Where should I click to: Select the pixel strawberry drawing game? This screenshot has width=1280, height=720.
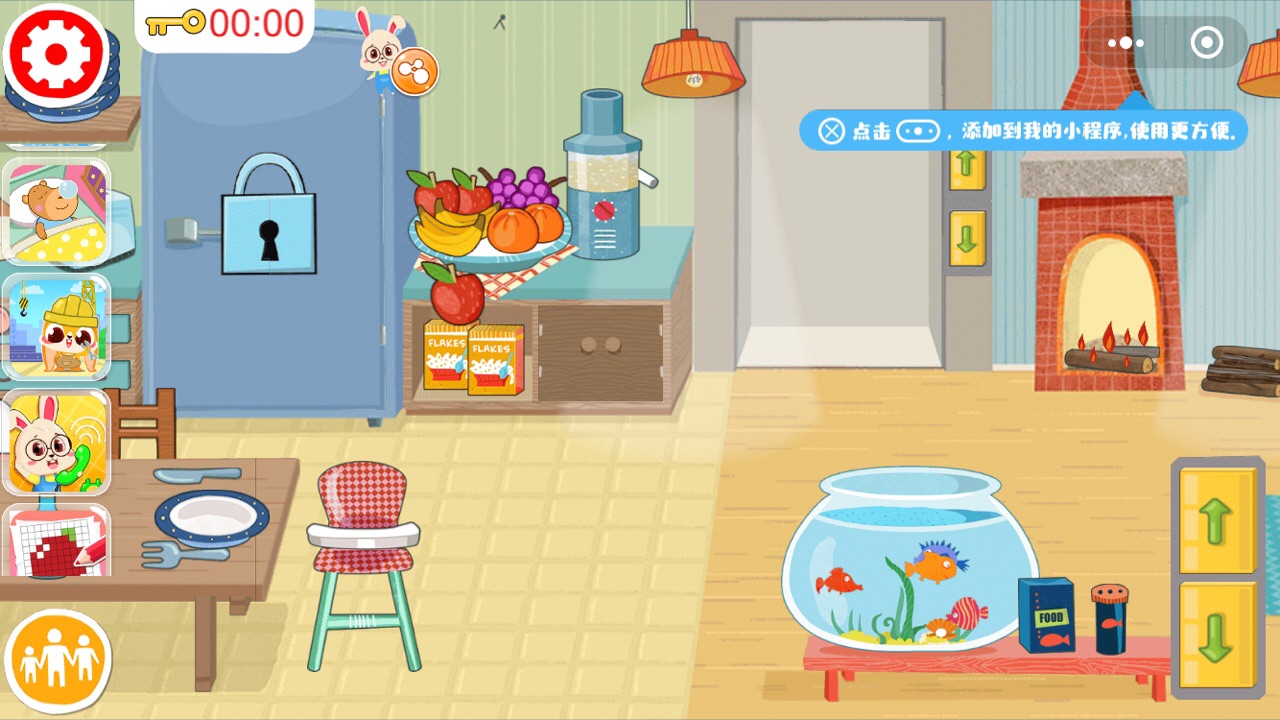[57, 542]
